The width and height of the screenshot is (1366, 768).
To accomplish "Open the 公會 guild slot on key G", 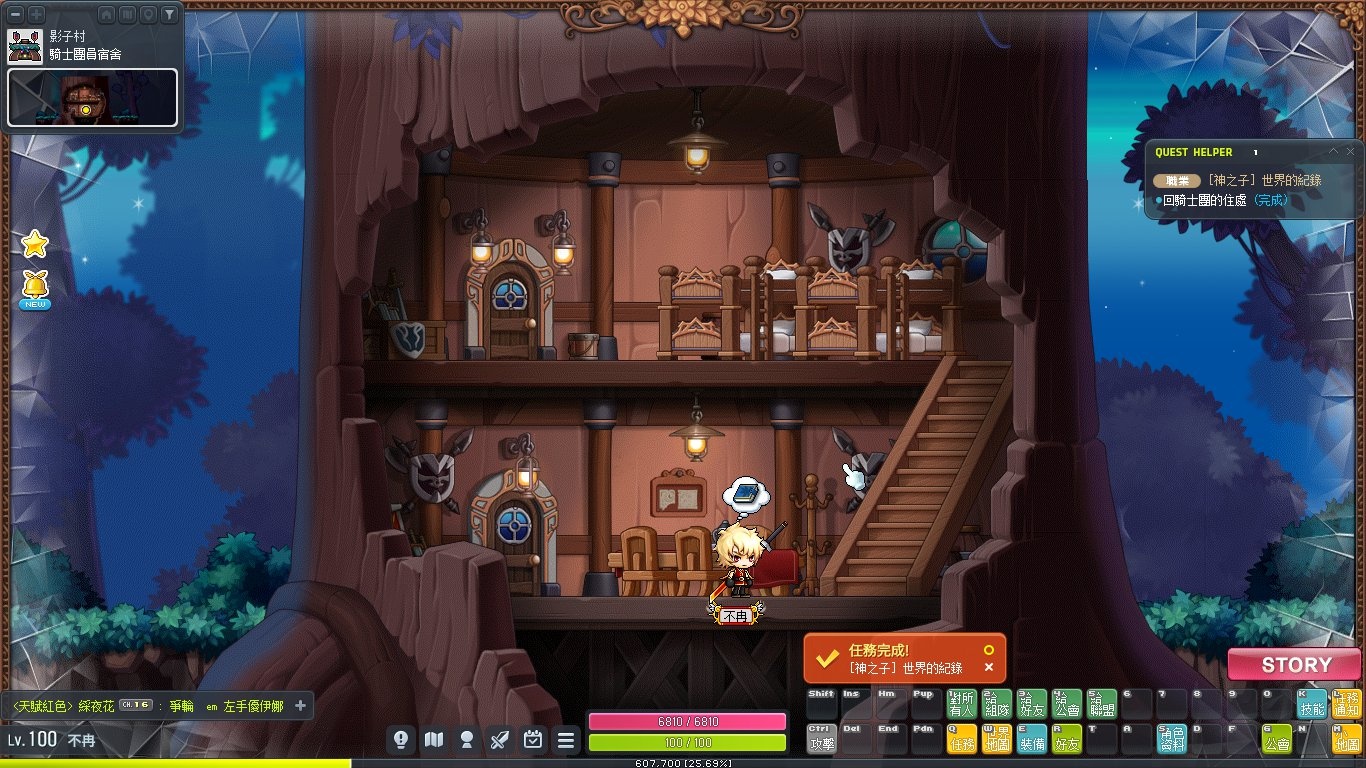I will (x=1277, y=739).
